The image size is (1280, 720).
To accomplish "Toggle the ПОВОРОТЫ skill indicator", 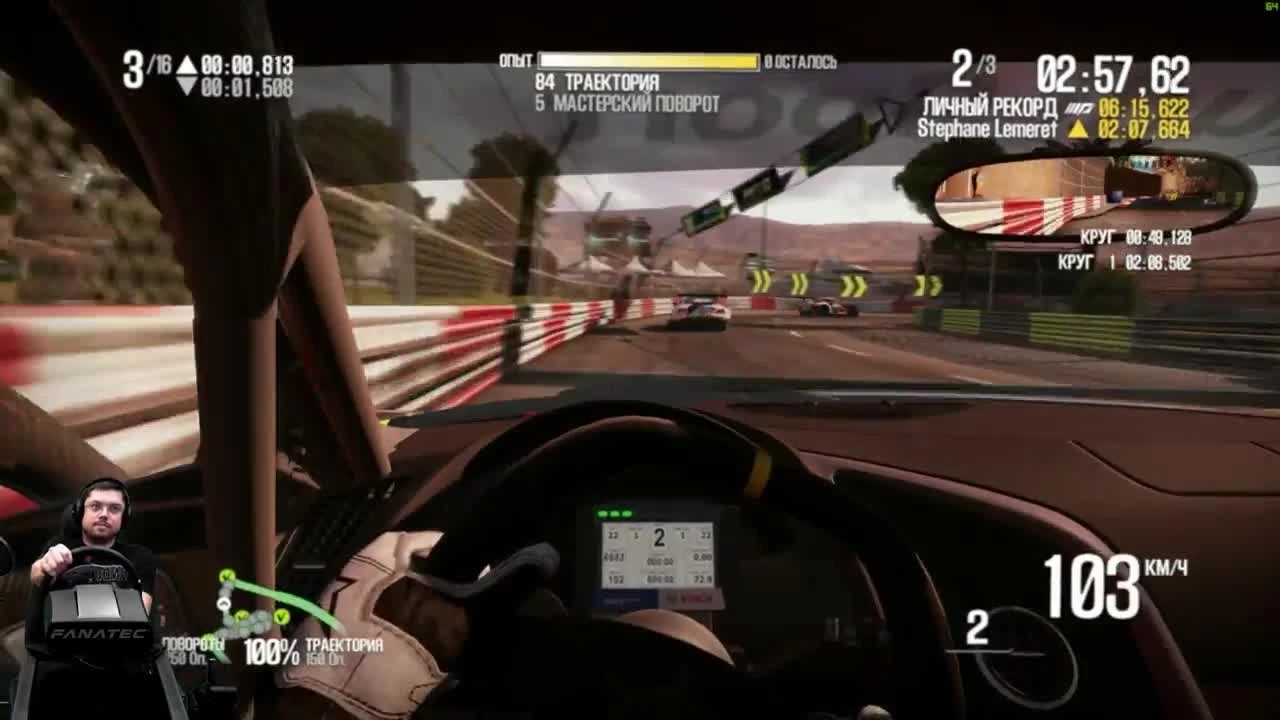I will (x=192, y=644).
